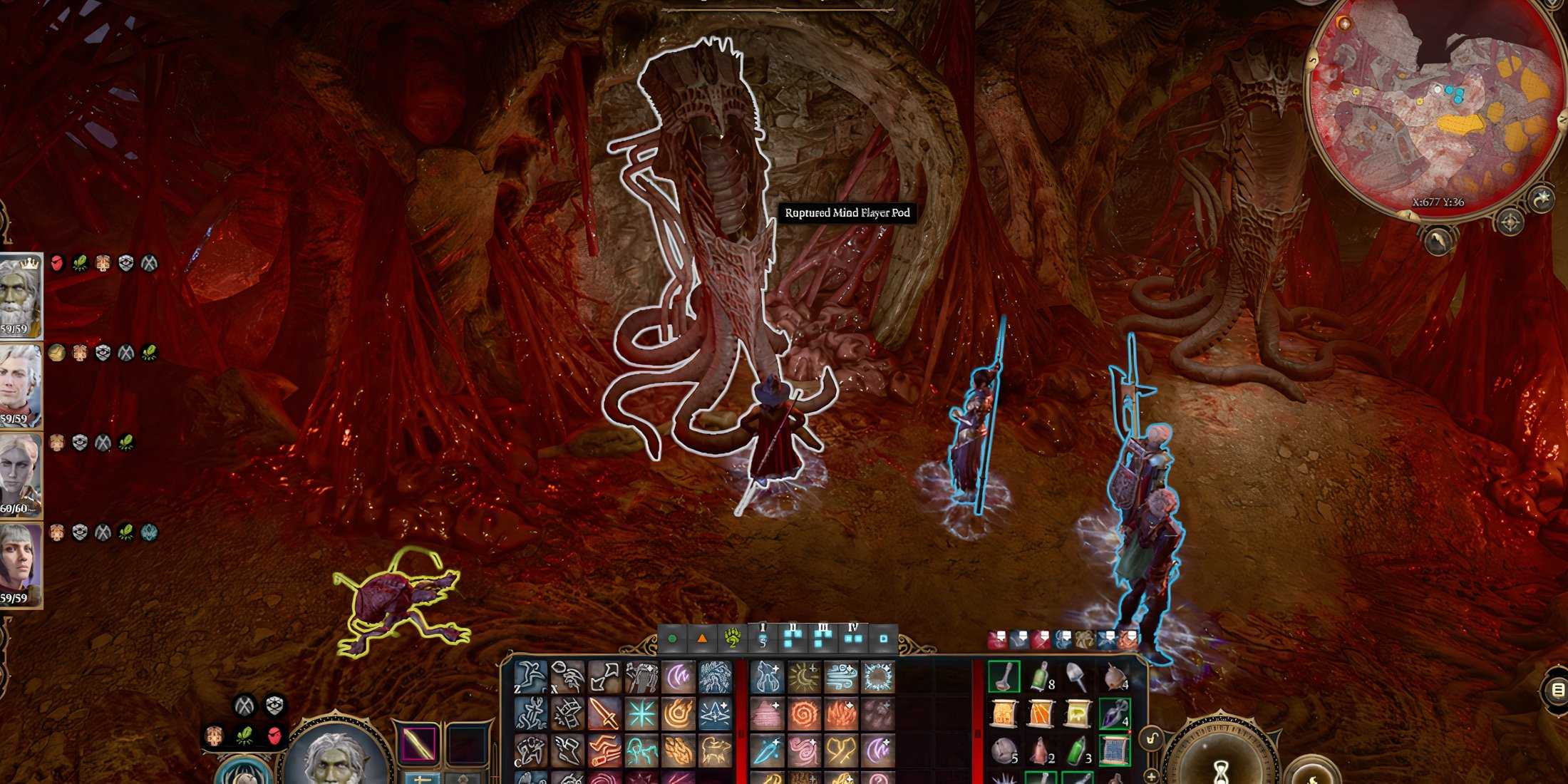This screenshot has height=784, width=1568.
Task: Click the crosshair button below minimap
Action: (1510, 223)
